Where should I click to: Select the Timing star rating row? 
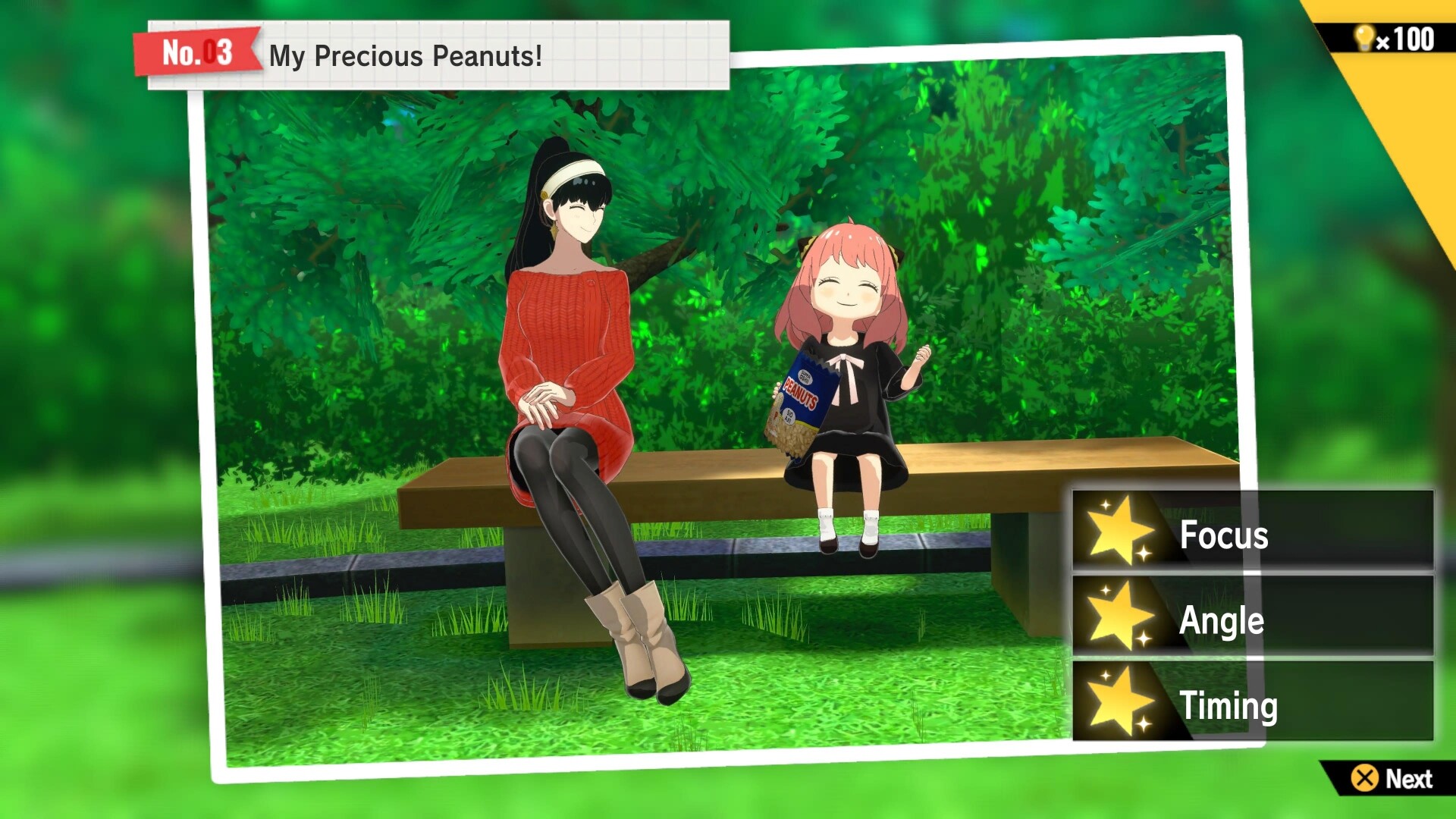tap(1253, 702)
